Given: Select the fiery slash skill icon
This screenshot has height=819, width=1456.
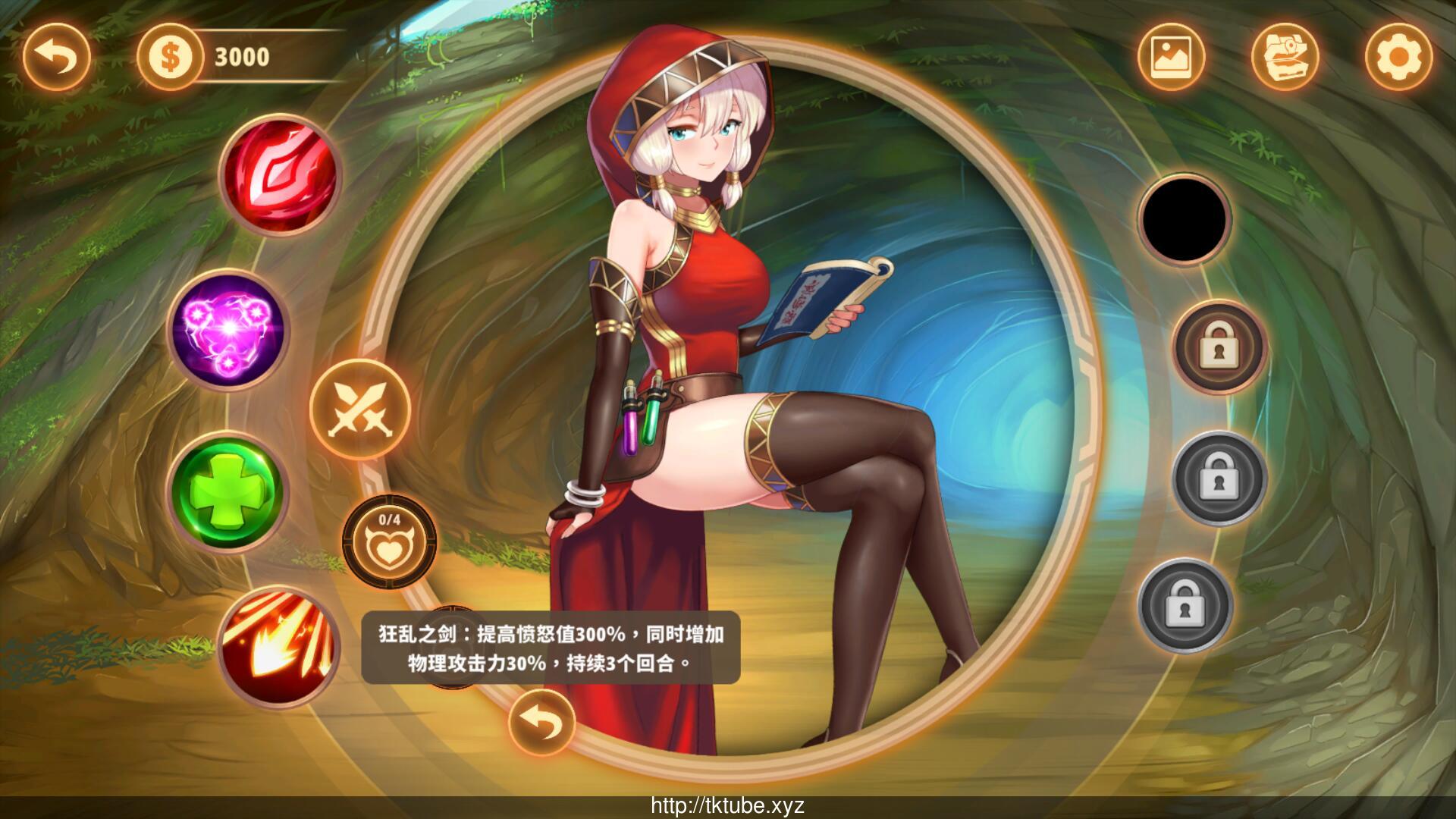Looking at the screenshot, I should (280, 647).
